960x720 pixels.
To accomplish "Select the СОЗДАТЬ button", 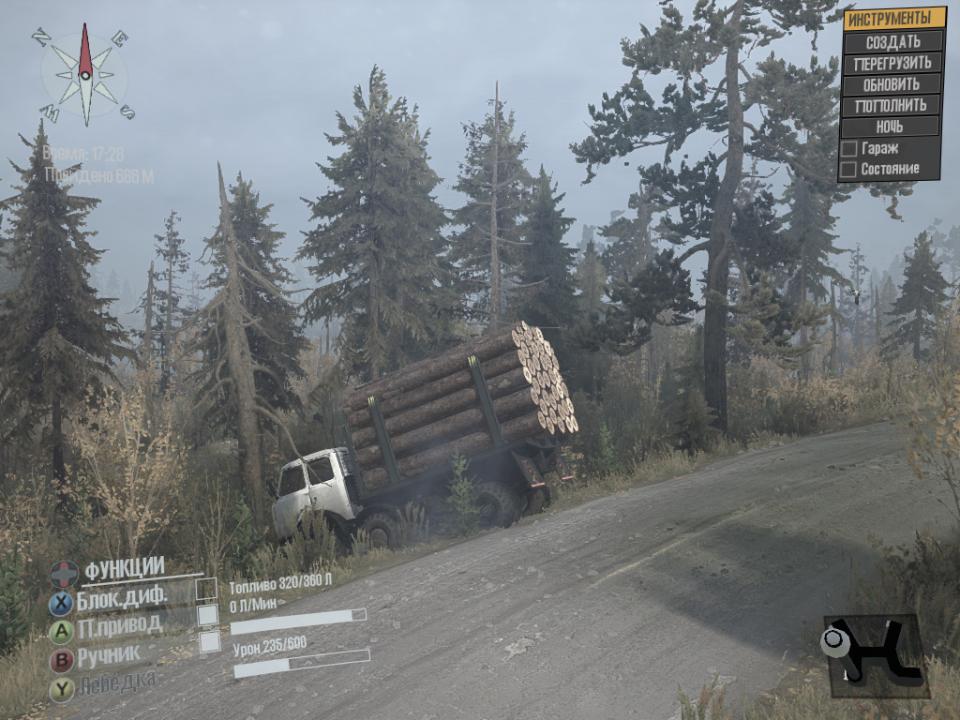I will (x=893, y=42).
